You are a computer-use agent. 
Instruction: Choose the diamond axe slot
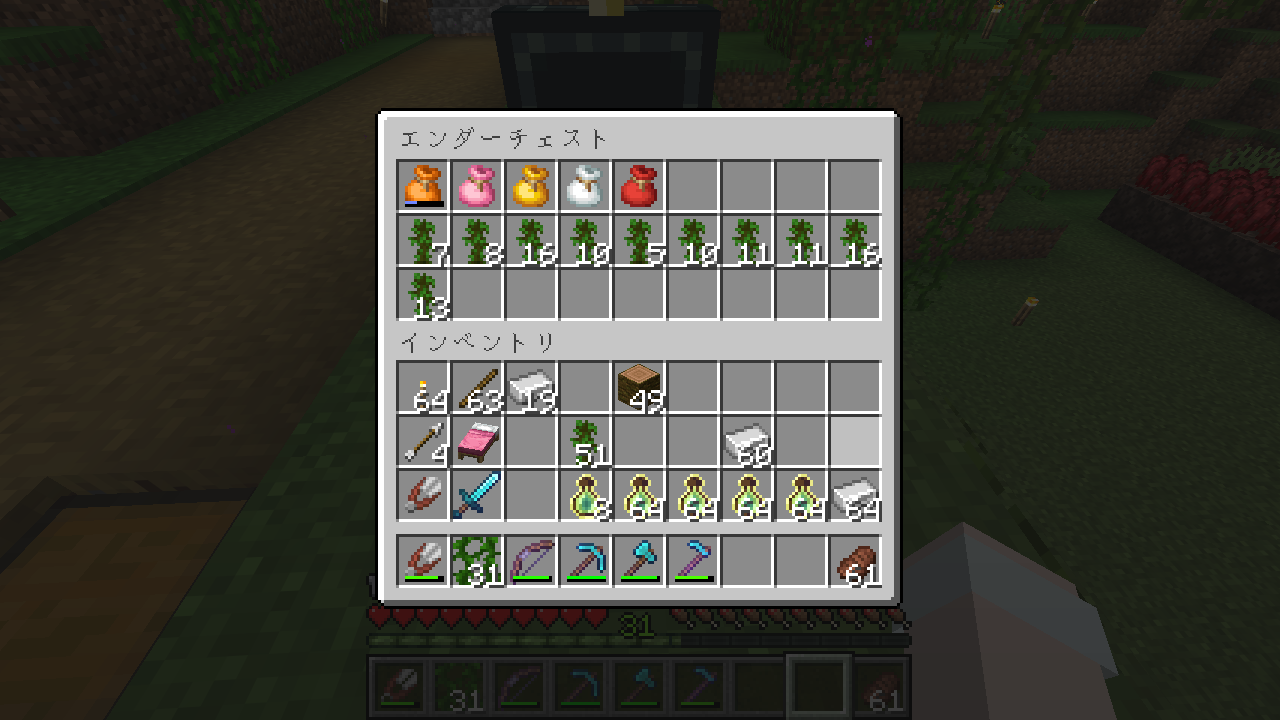pos(639,561)
